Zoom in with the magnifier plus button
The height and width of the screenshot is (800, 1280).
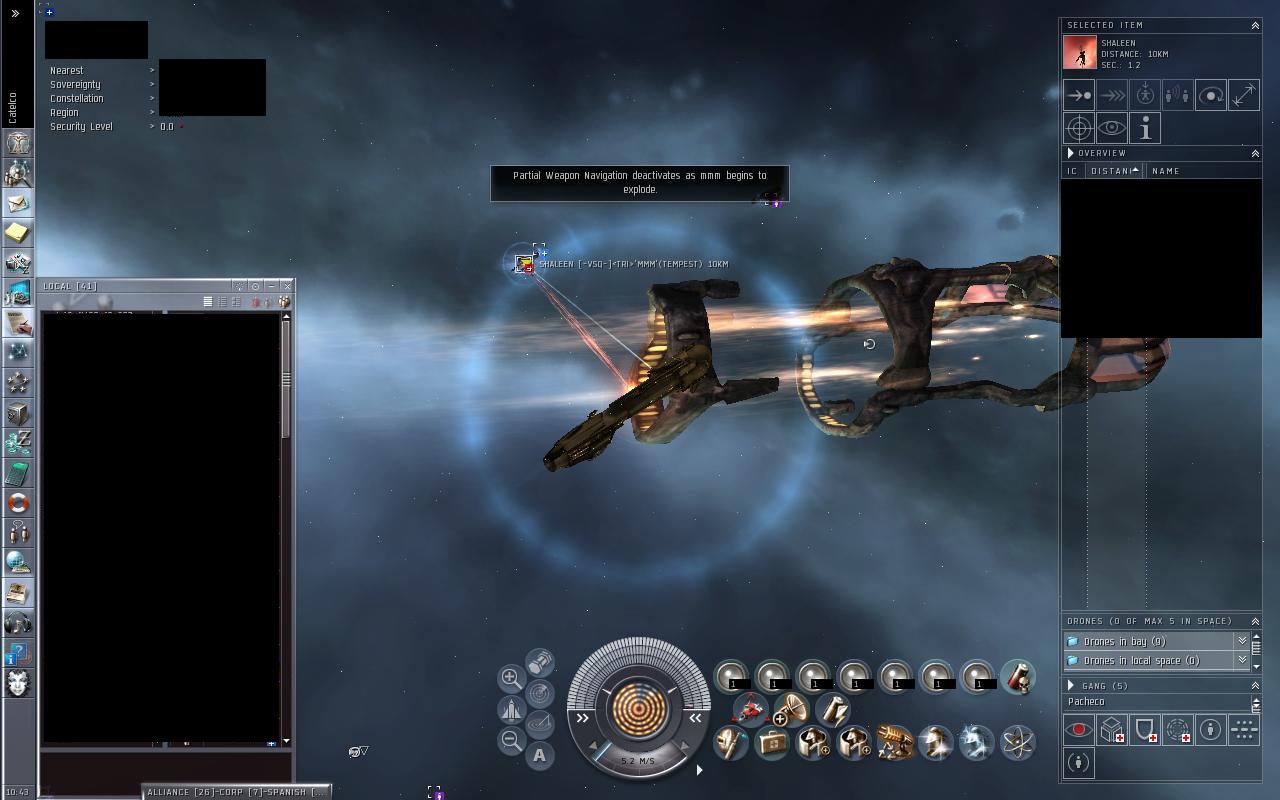[x=510, y=678]
